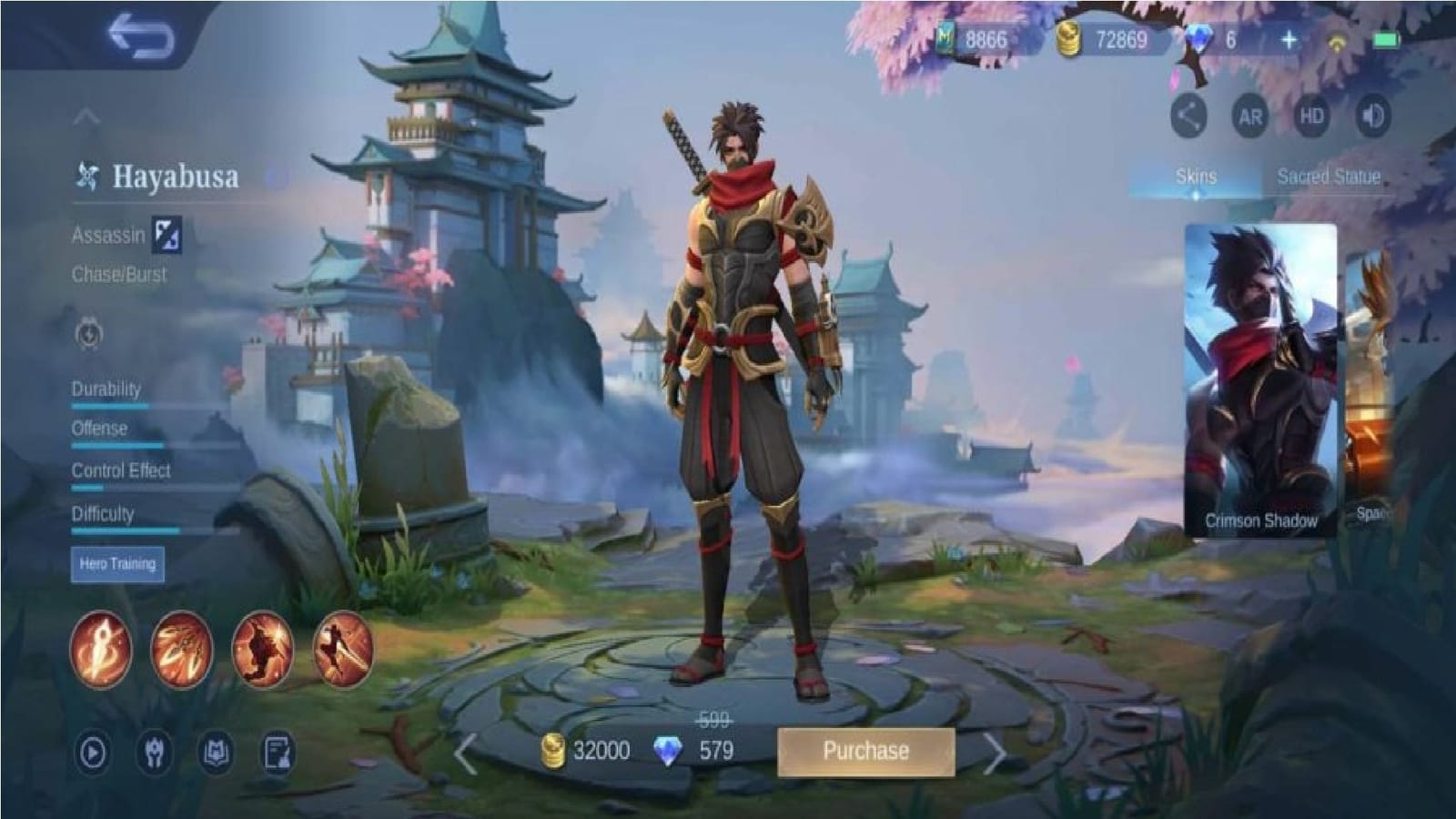
Task: Open Hero Training mode
Action: pyautogui.click(x=116, y=564)
